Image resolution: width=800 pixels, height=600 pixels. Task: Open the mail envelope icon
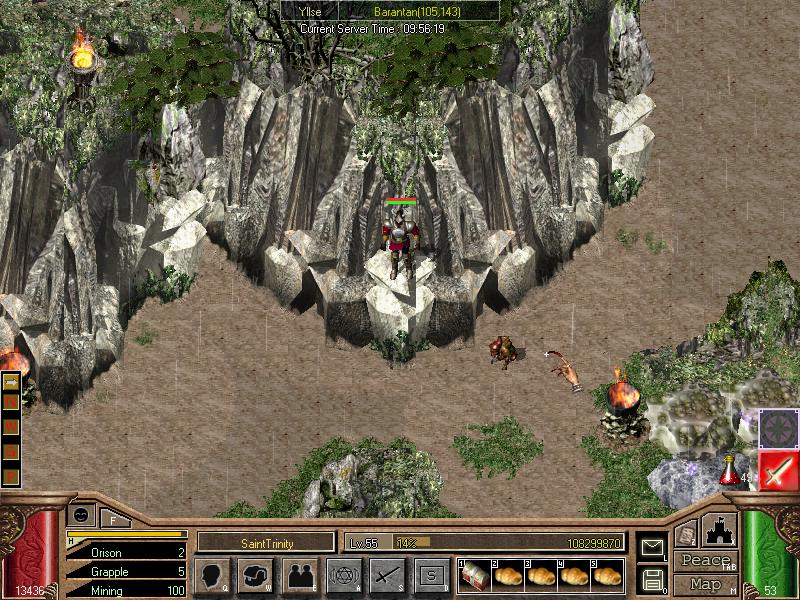[x=652, y=546]
